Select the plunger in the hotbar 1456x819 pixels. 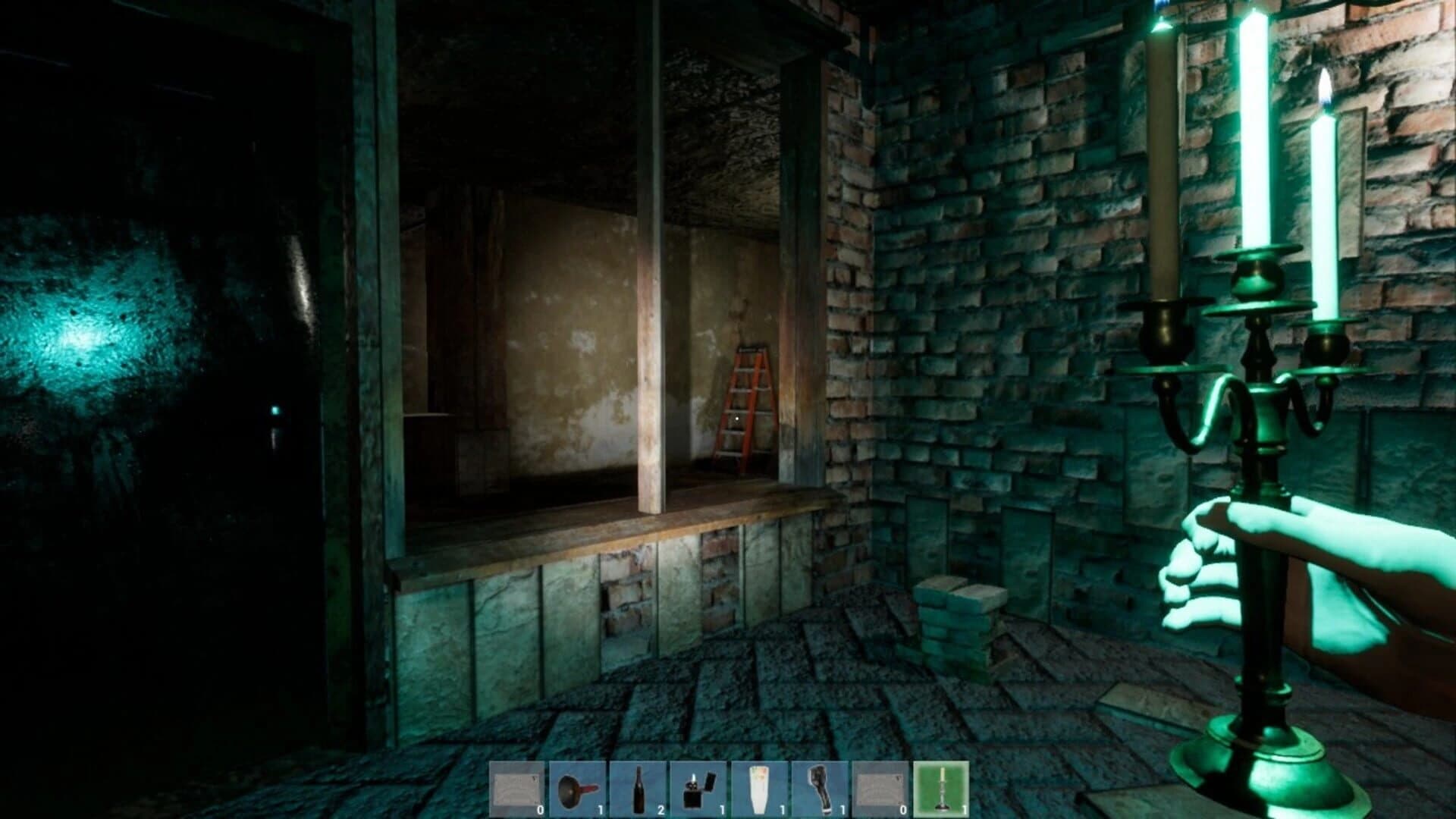coord(578,789)
